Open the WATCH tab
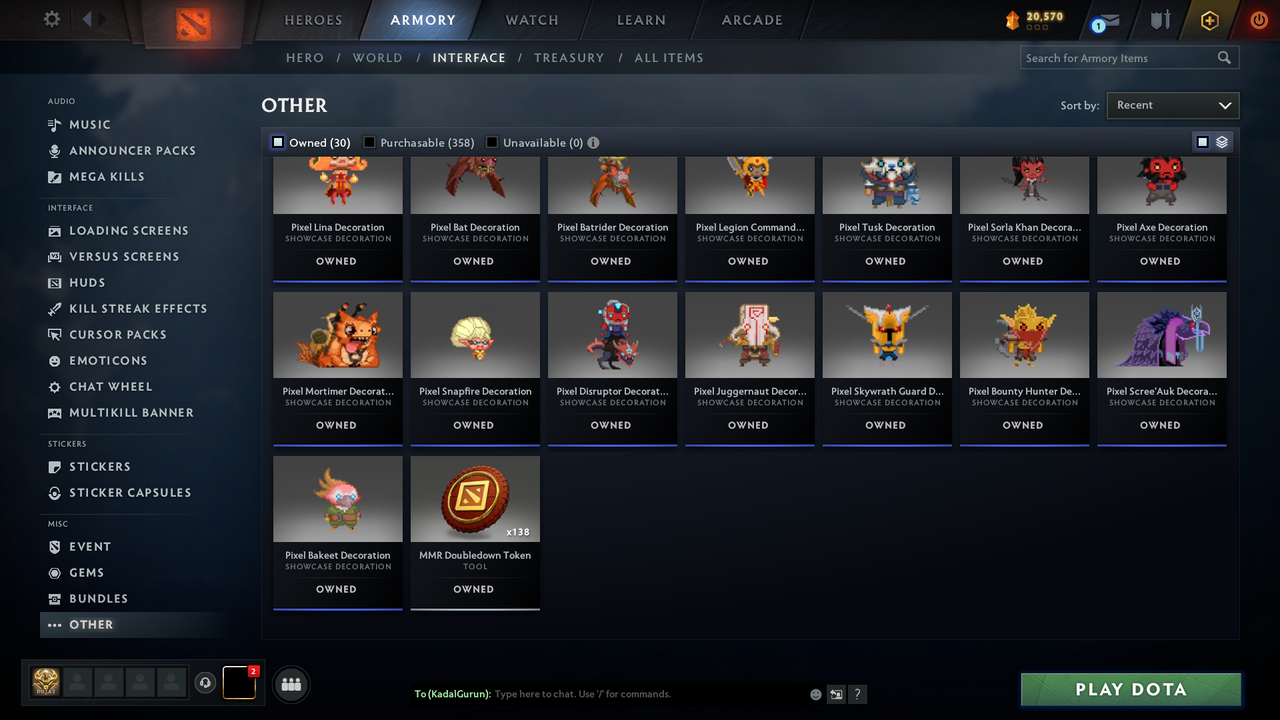This screenshot has height=720, width=1280. pyautogui.click(x=531, y=20)
